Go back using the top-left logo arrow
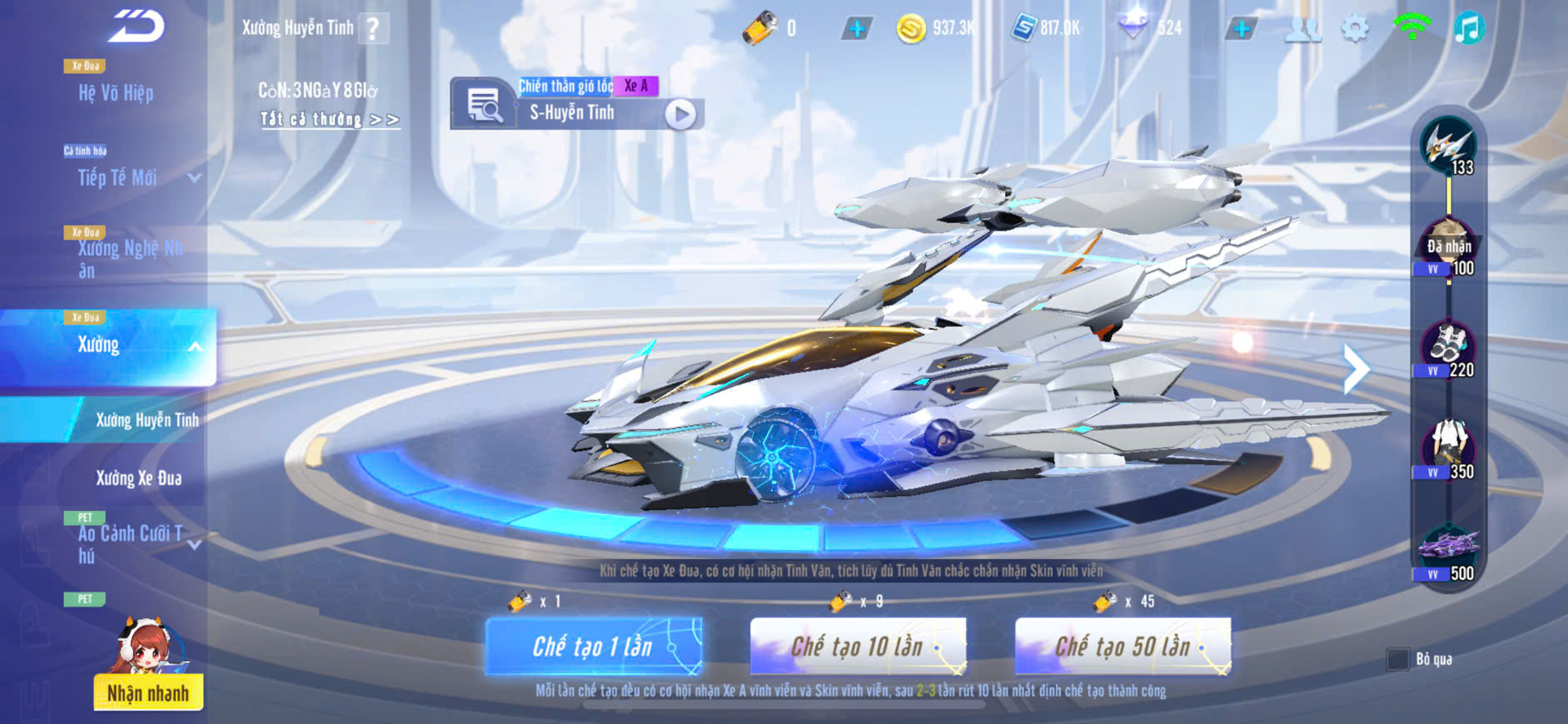 coord(137,26)
